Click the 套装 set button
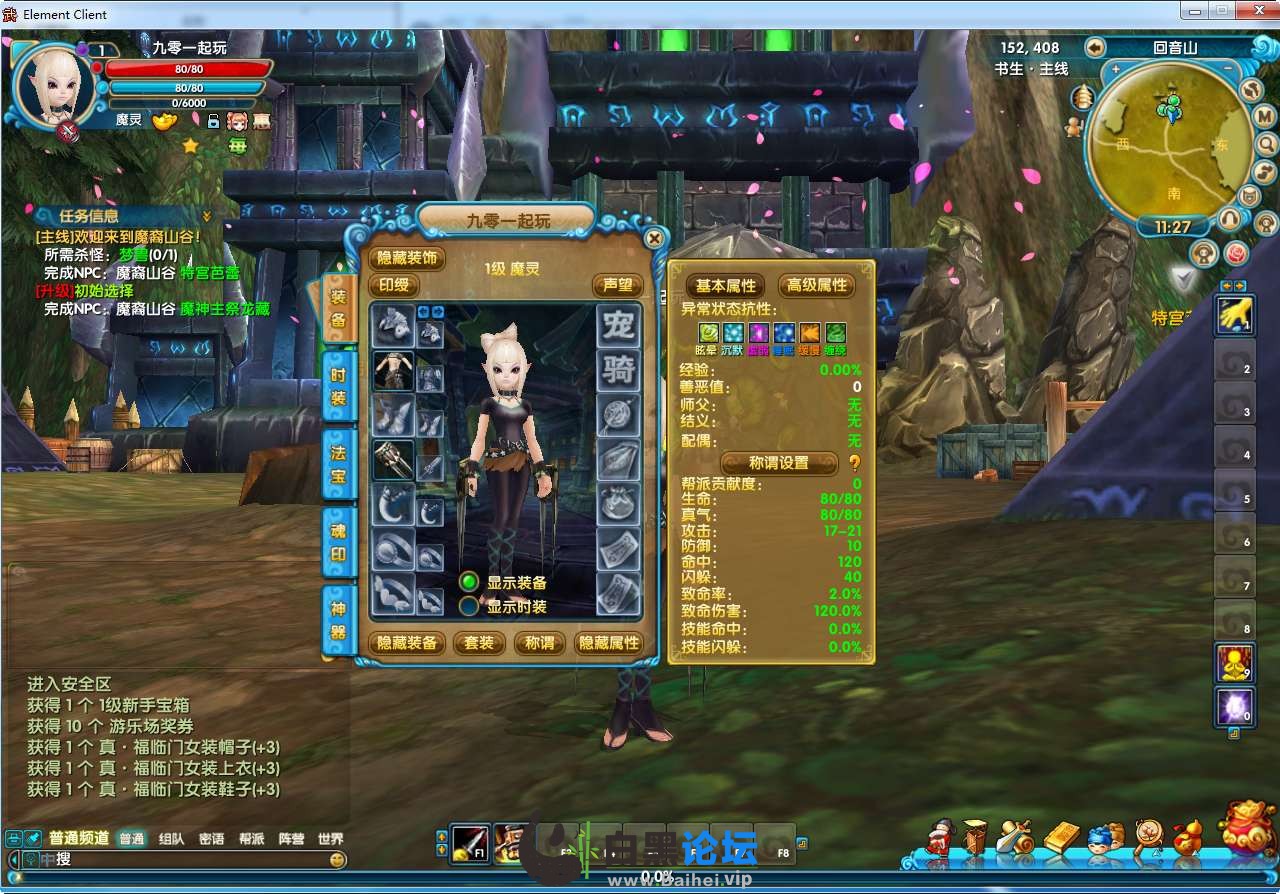 [479, 643]
